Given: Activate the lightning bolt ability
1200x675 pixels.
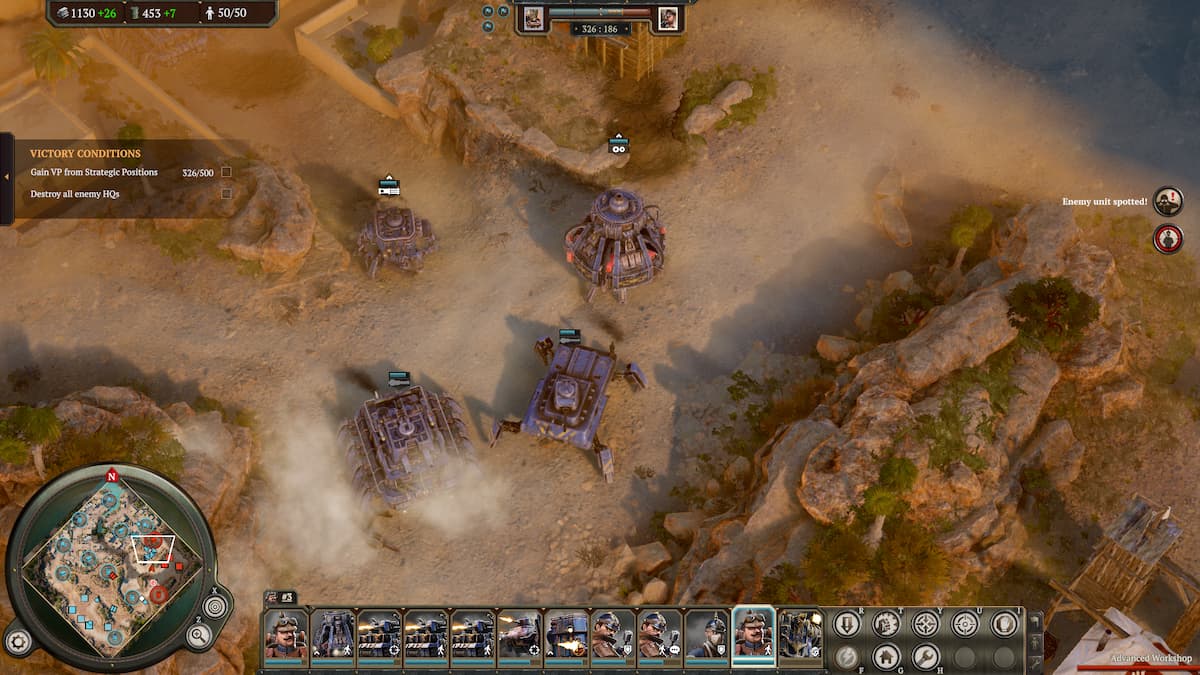Looking at the screenshot, I should click(x=847, y=657).
